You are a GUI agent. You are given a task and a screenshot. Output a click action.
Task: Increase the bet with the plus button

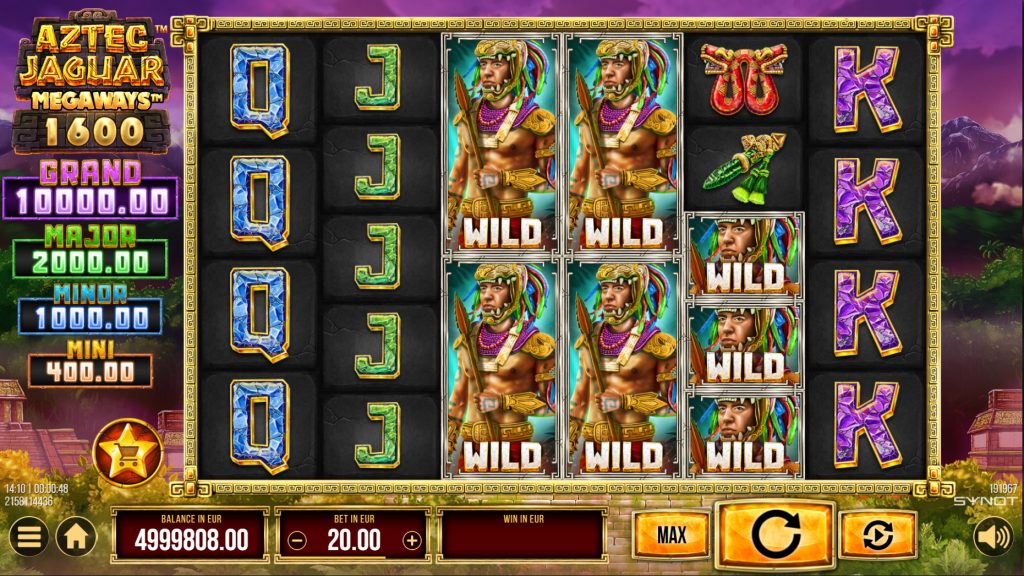tap(411, 541)
